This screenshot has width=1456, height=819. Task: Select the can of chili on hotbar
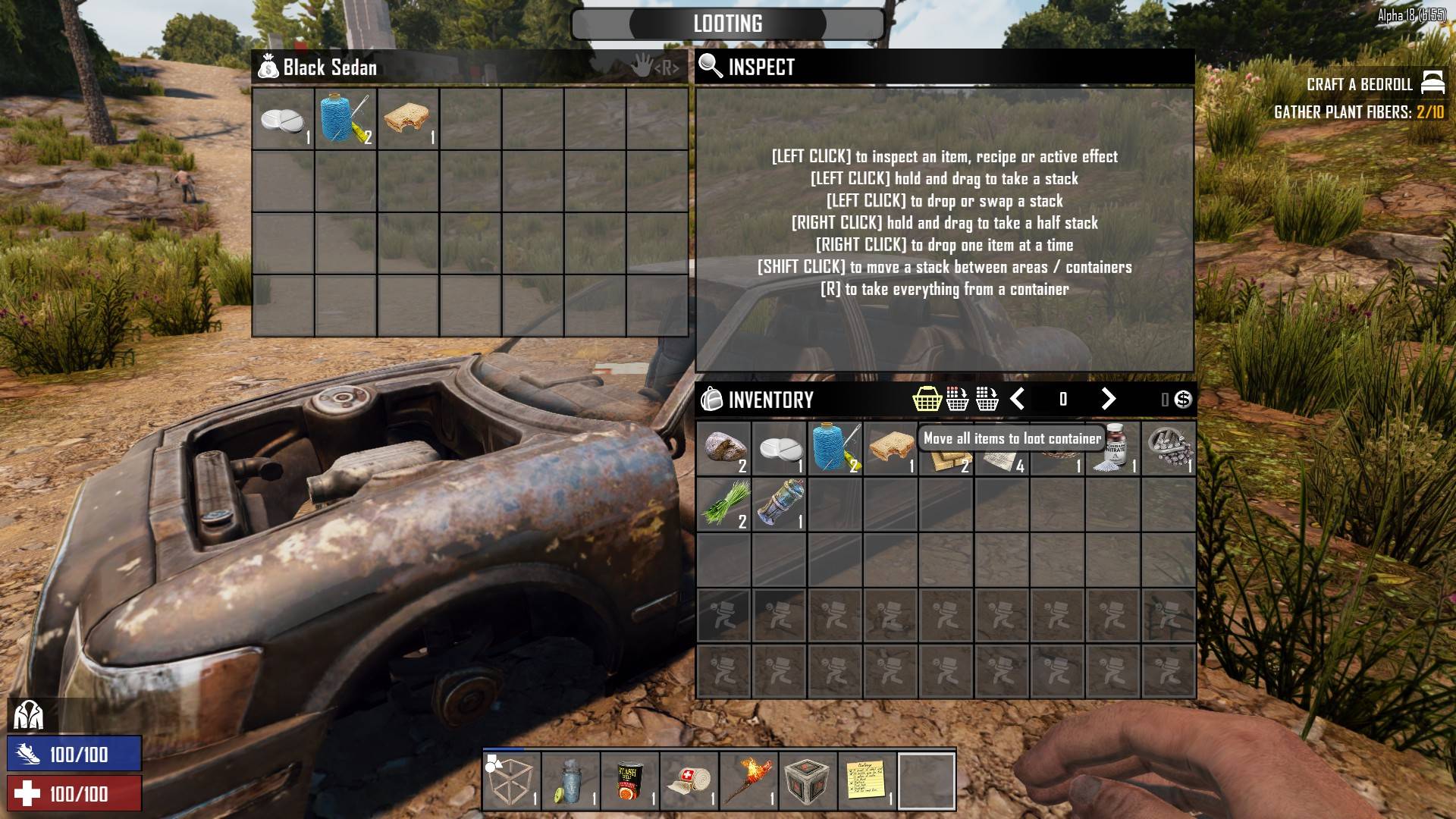[x=629, y=781]
